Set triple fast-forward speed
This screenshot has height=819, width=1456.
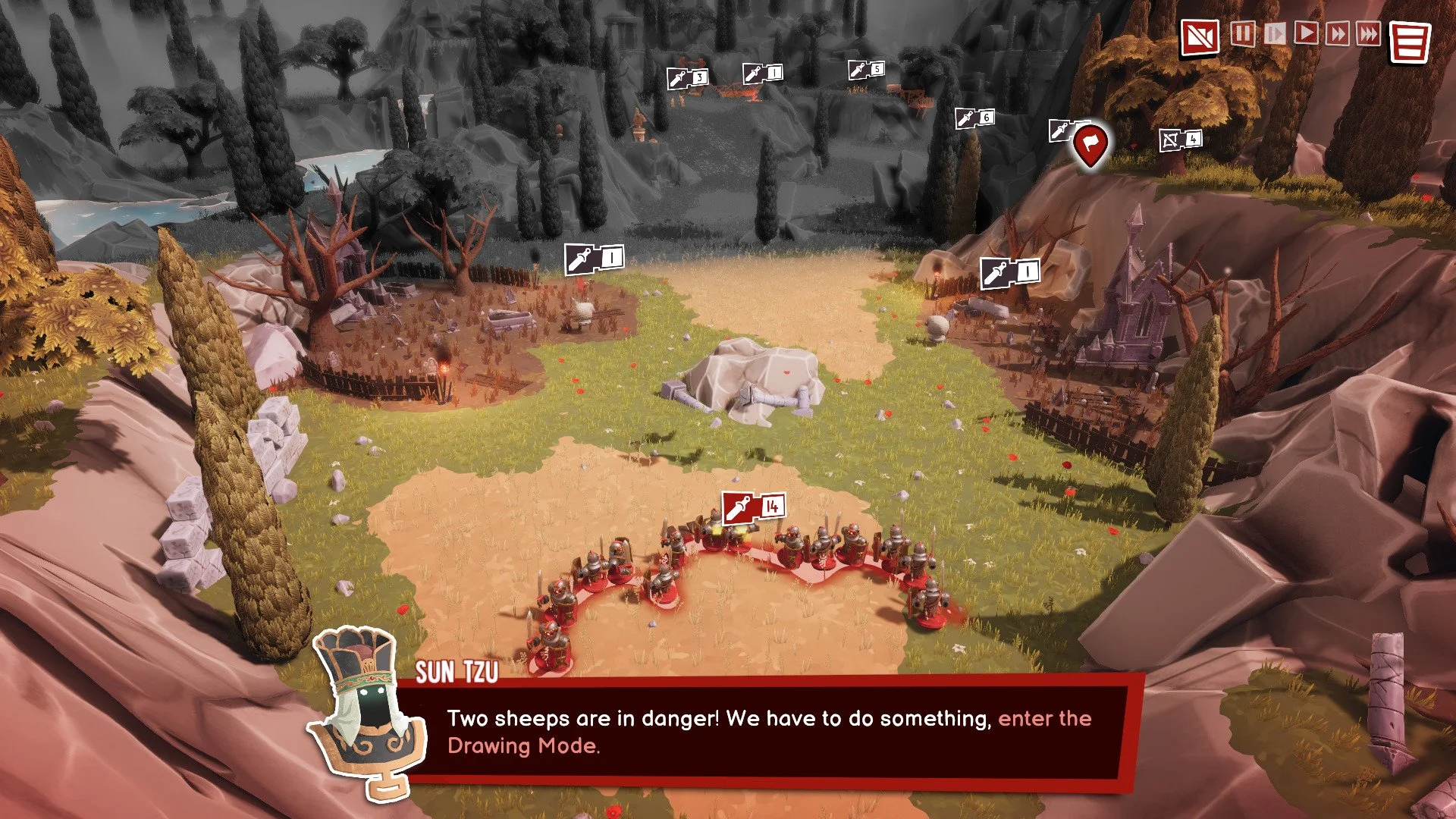(x=1368, y=34)
